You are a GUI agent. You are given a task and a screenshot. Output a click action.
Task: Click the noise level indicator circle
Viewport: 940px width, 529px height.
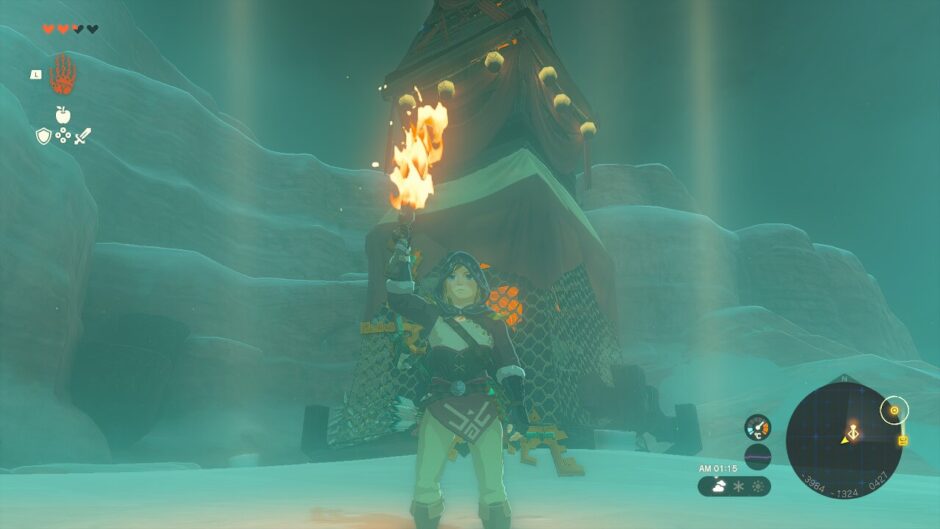(757, 457)
